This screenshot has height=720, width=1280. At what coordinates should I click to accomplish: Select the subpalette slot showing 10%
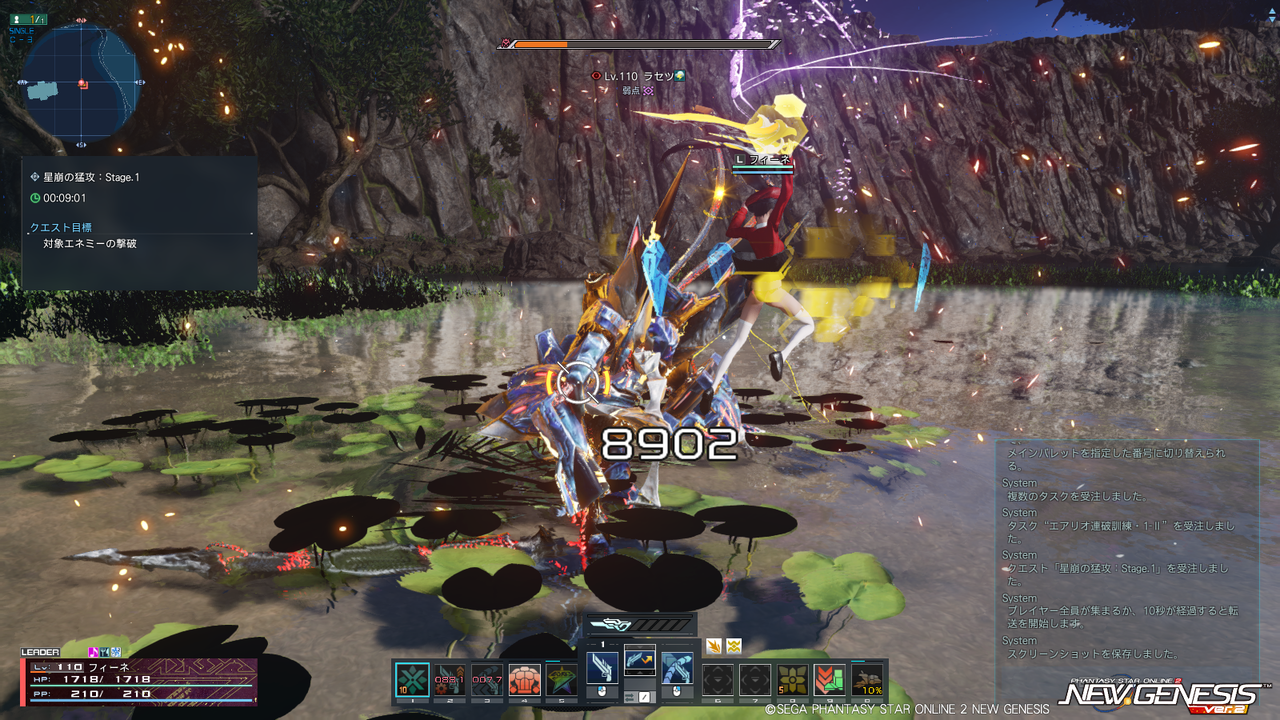pos(867,680)
